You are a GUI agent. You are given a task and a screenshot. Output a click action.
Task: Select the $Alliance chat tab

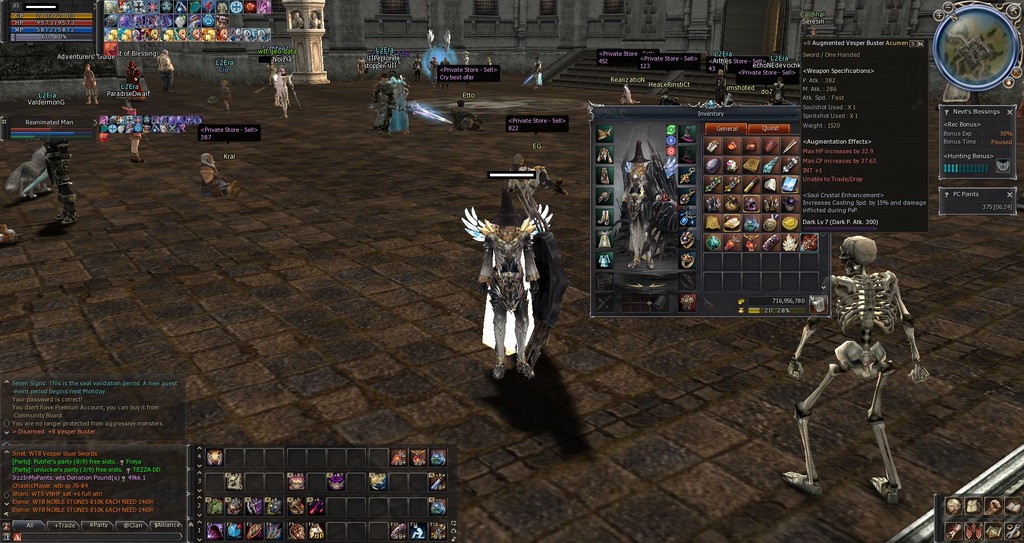165,524
